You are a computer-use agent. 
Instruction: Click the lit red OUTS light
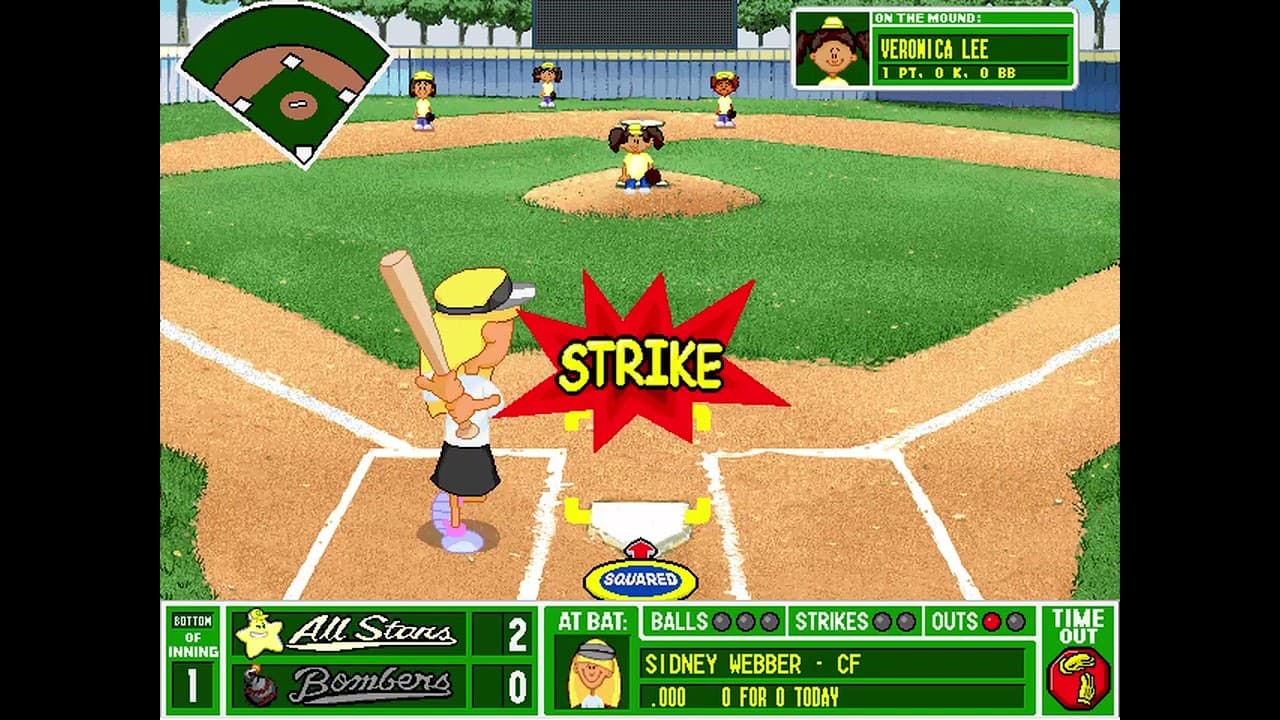991,620
